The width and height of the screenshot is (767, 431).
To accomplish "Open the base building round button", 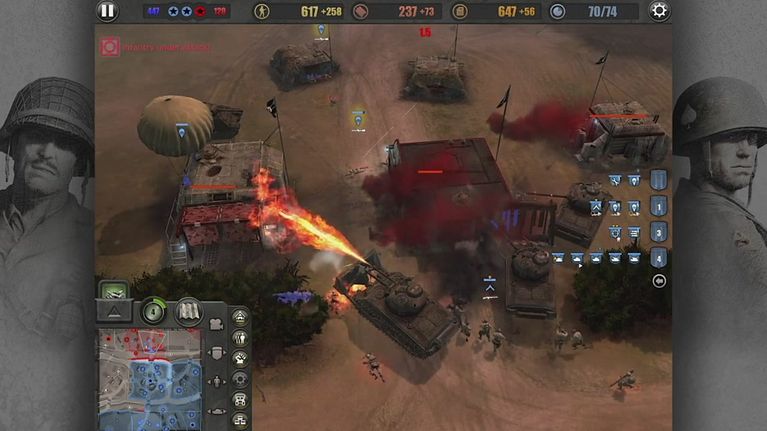I will [240, 399].
